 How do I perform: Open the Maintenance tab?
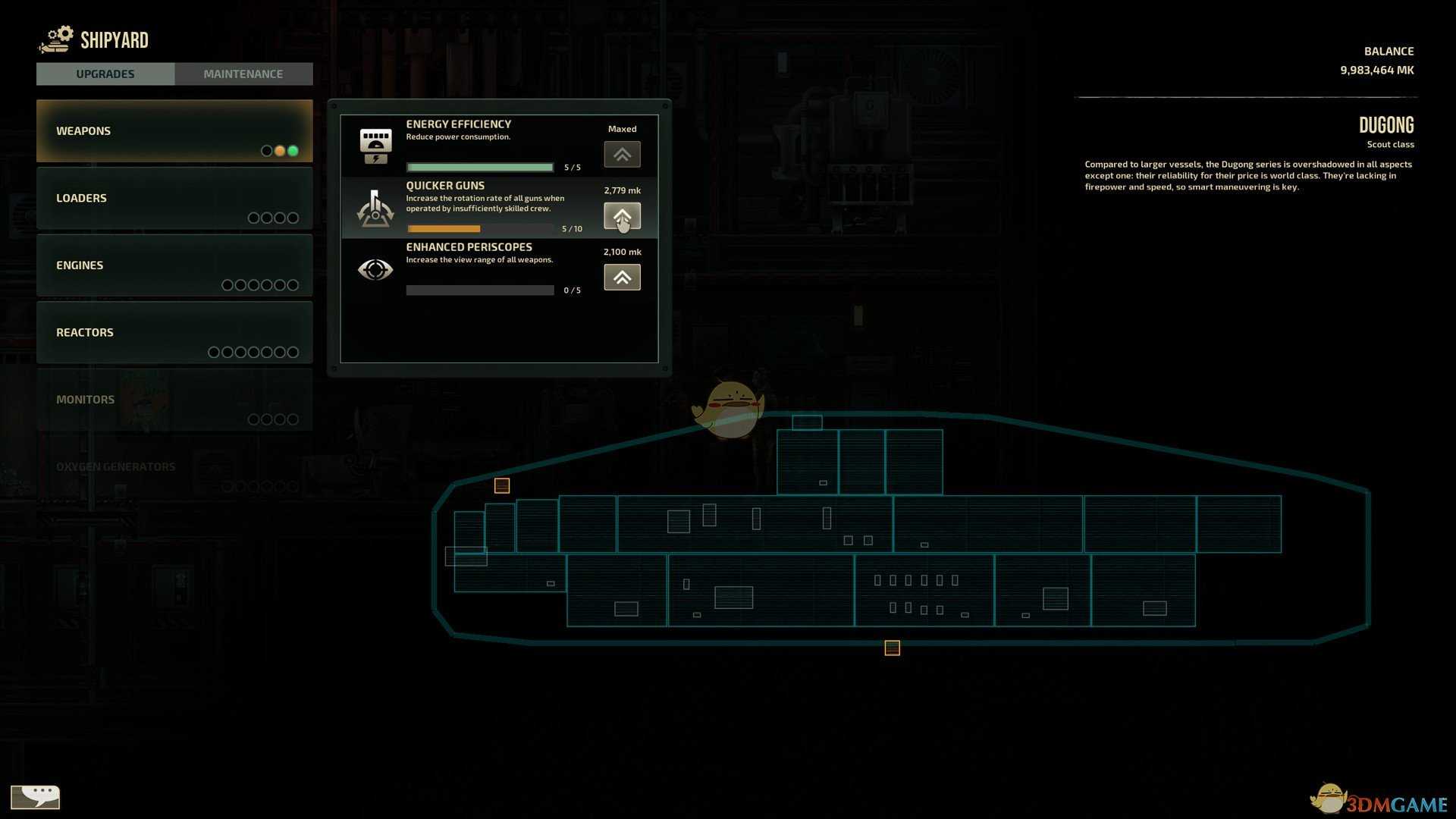243,74
